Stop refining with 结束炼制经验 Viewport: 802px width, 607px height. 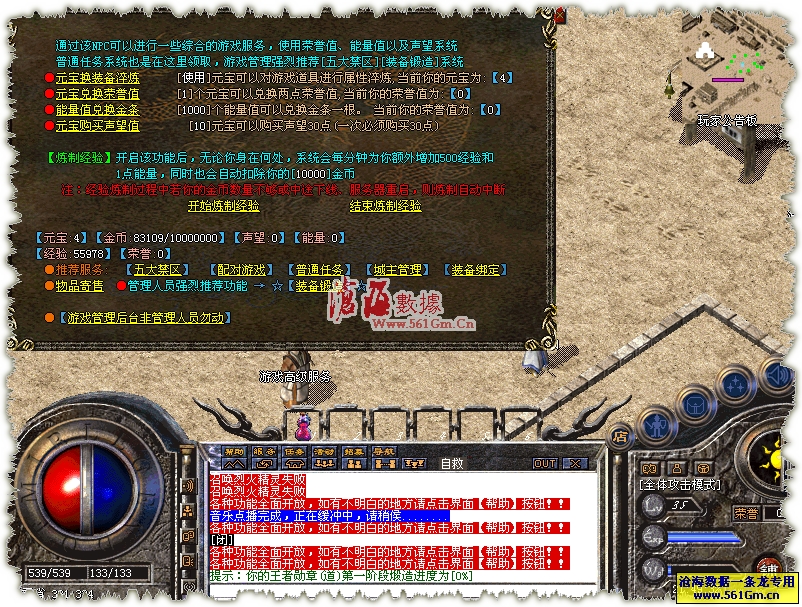click(x=385, y=205)
